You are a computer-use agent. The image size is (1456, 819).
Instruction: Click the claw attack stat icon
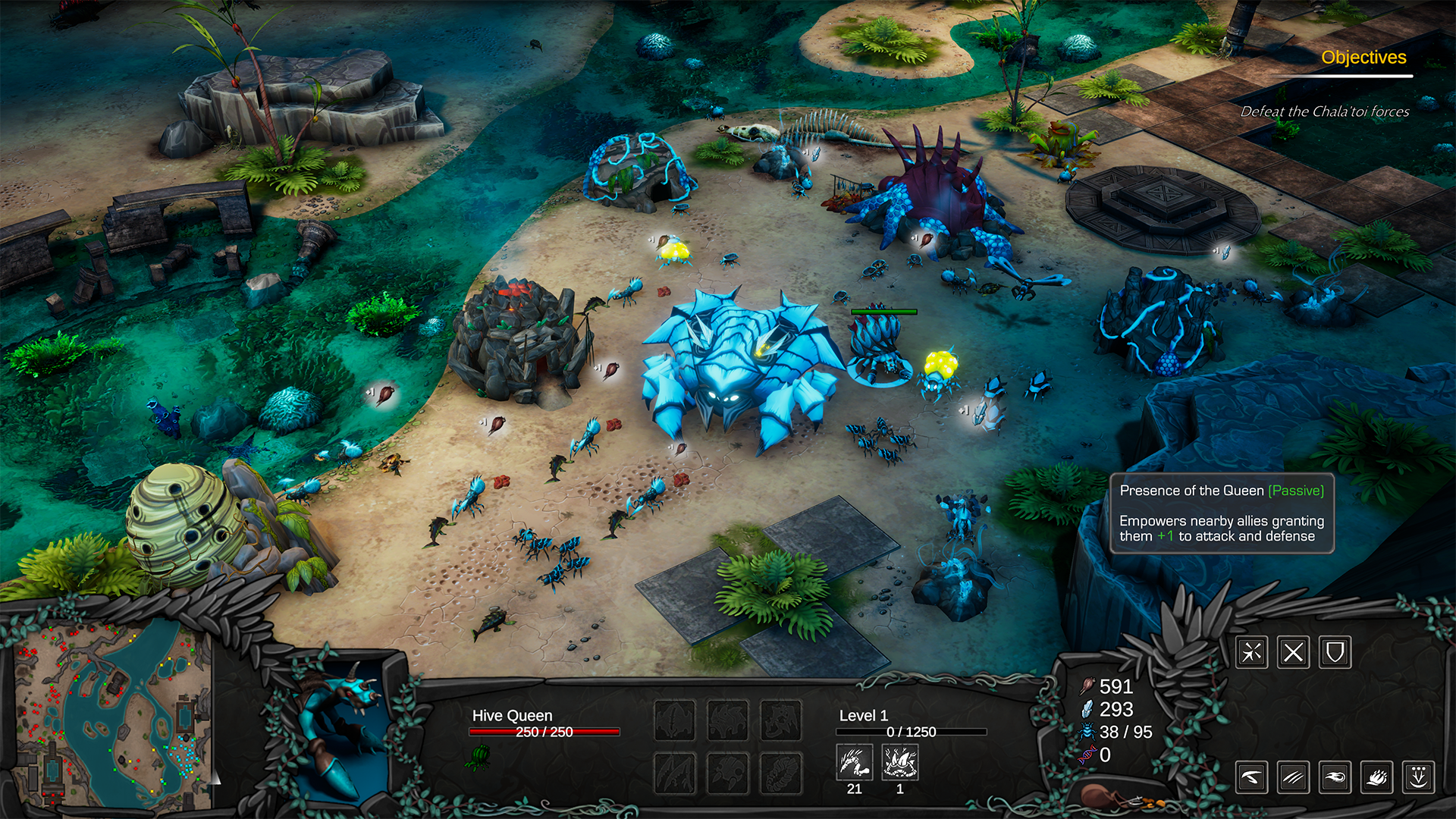[x=855, y=762]
